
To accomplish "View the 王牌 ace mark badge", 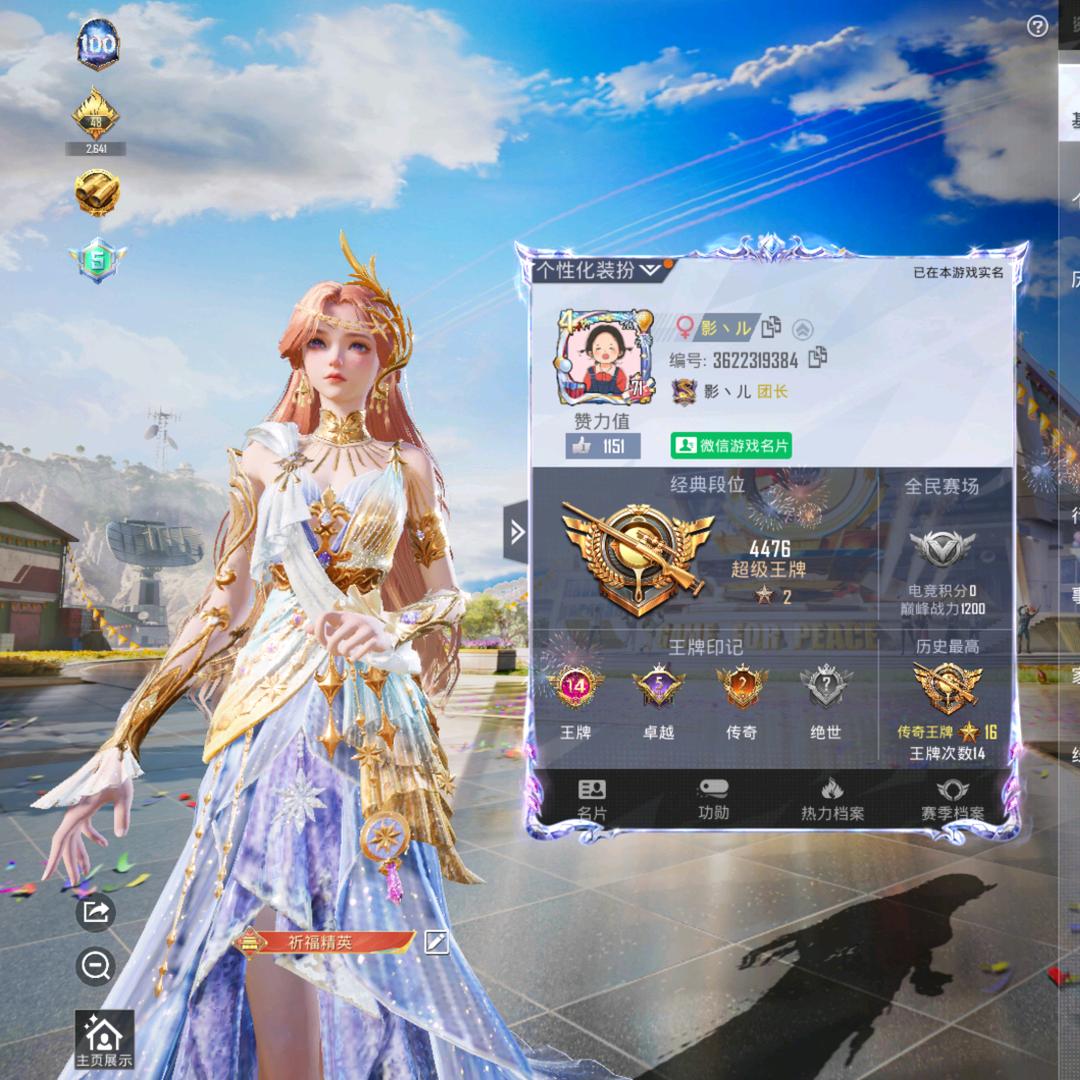I will [x=576, y=690].
